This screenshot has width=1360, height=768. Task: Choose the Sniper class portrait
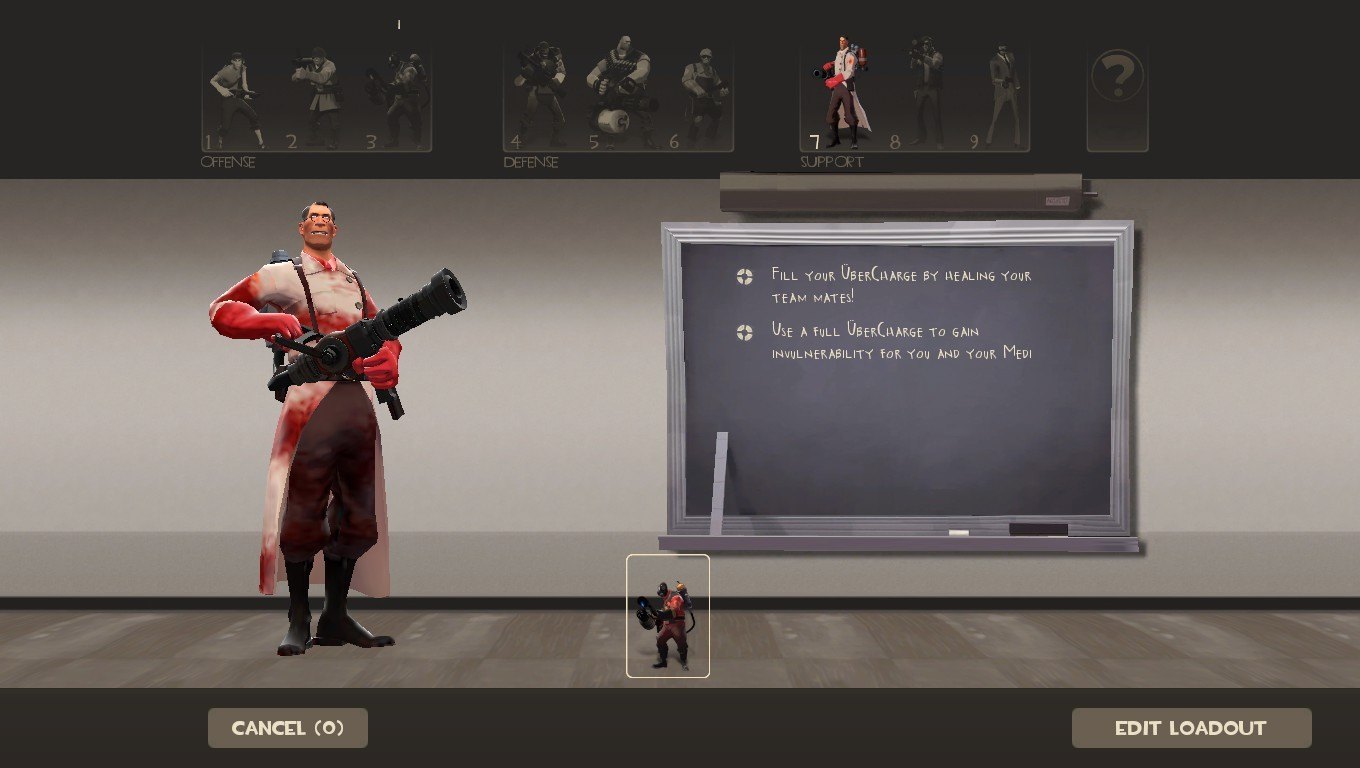pyautogui.click(x=925, y=94)
